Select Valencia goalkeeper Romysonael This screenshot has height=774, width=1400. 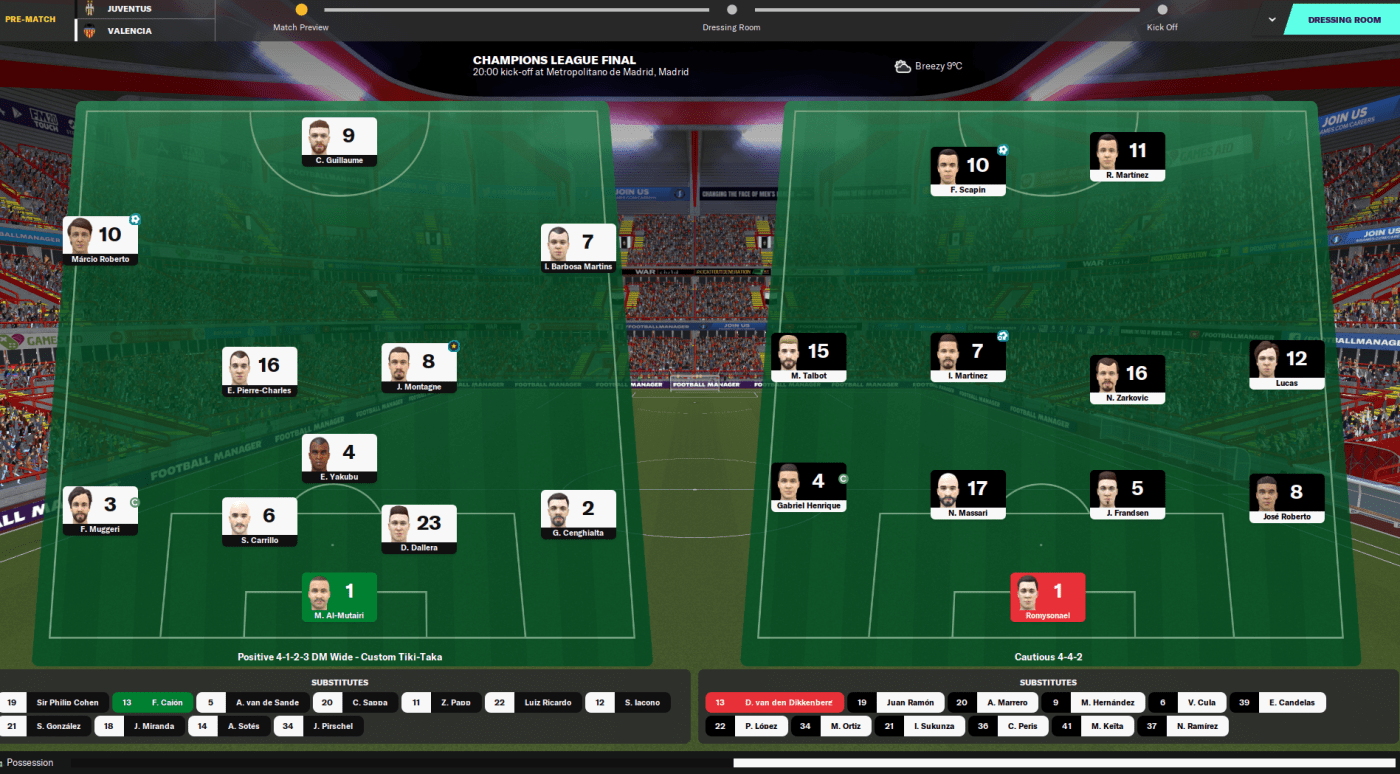(1047, 596)
